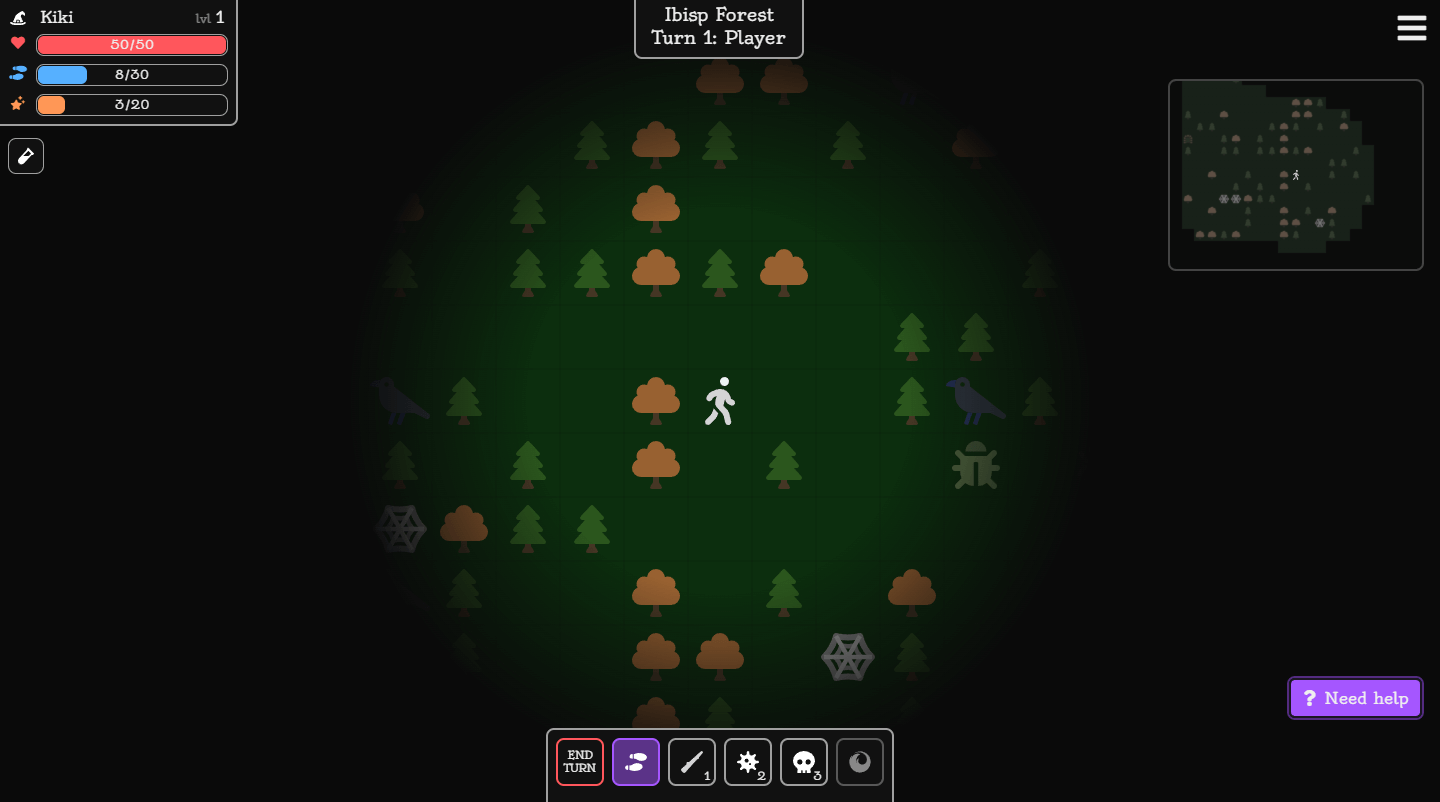Click the heart icon next to health bar
1440x802 pixels.
pos(16,44)
